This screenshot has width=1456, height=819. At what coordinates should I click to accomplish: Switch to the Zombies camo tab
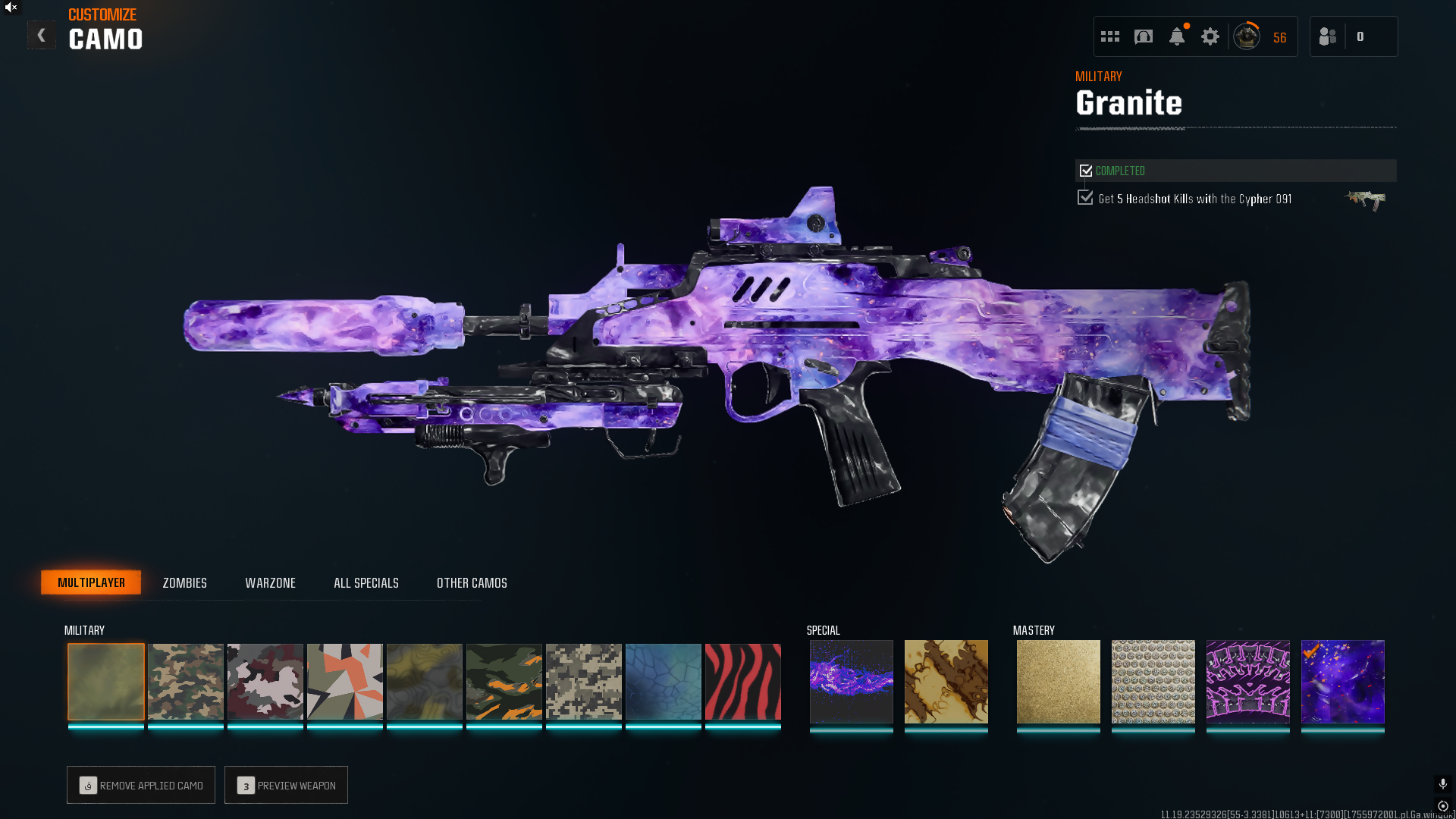coord(184,582)
